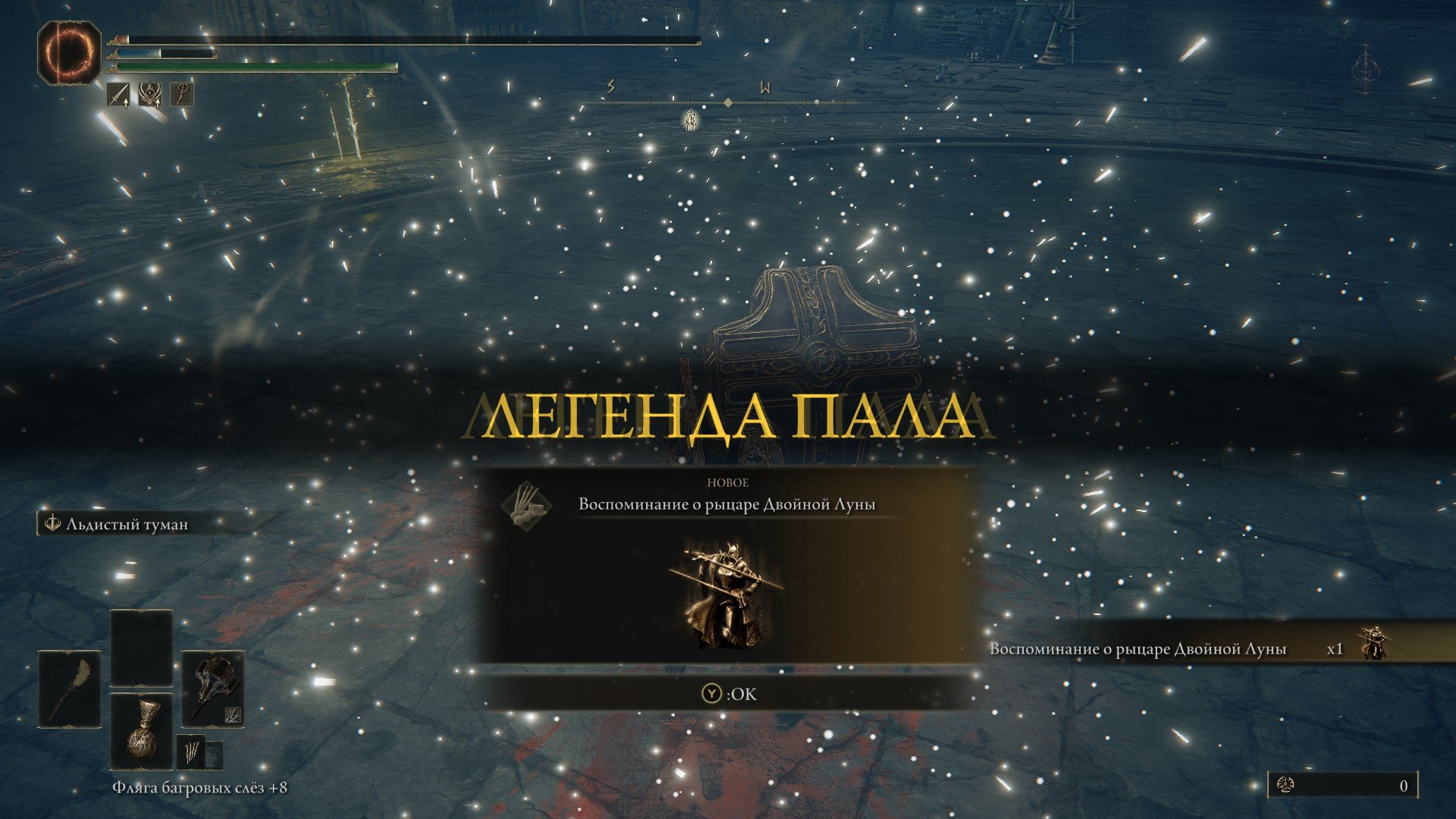Inspect the spear attack buff icon

[118, 96]
